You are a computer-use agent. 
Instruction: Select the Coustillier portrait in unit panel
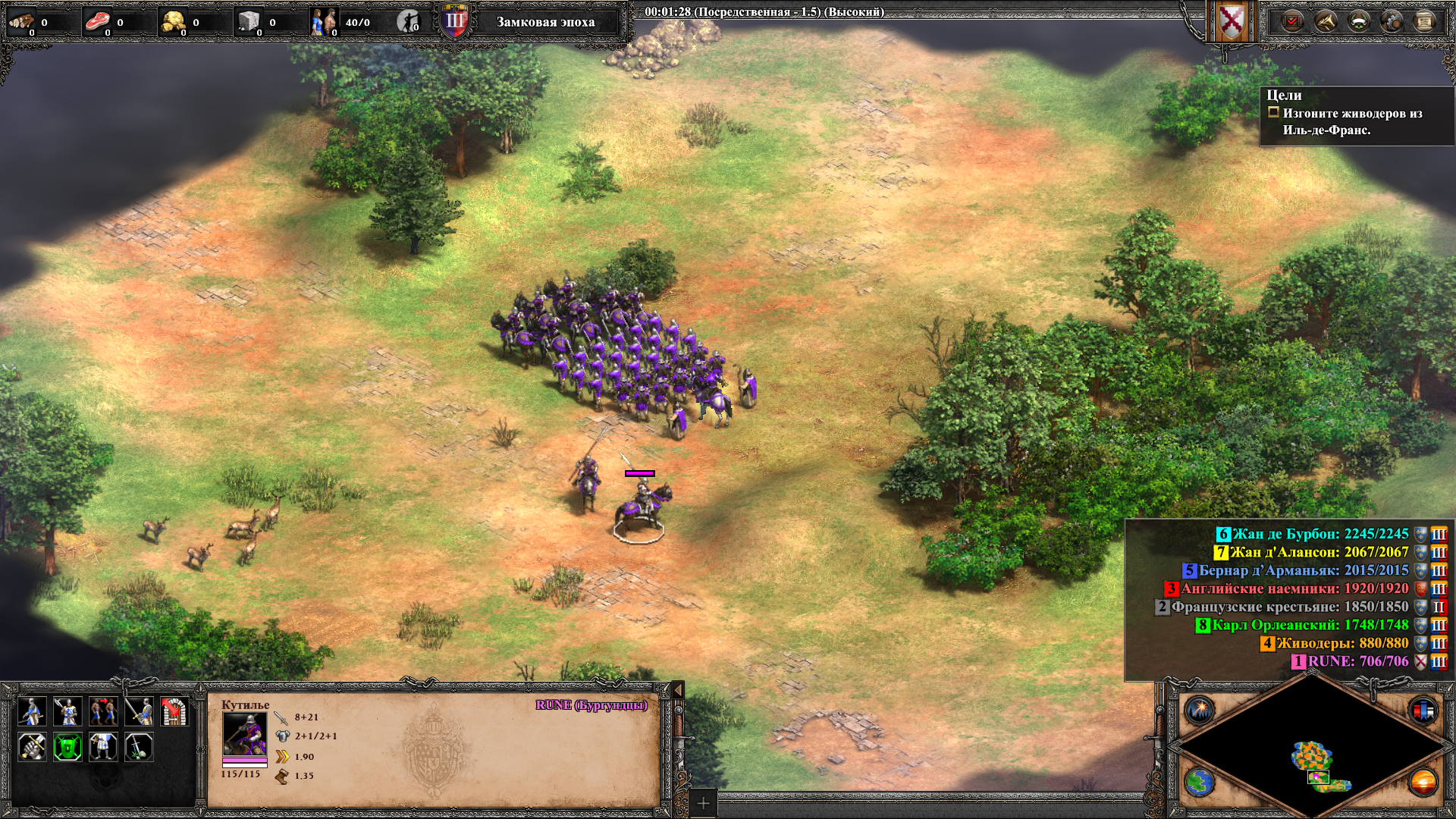(x=244, y=733)
